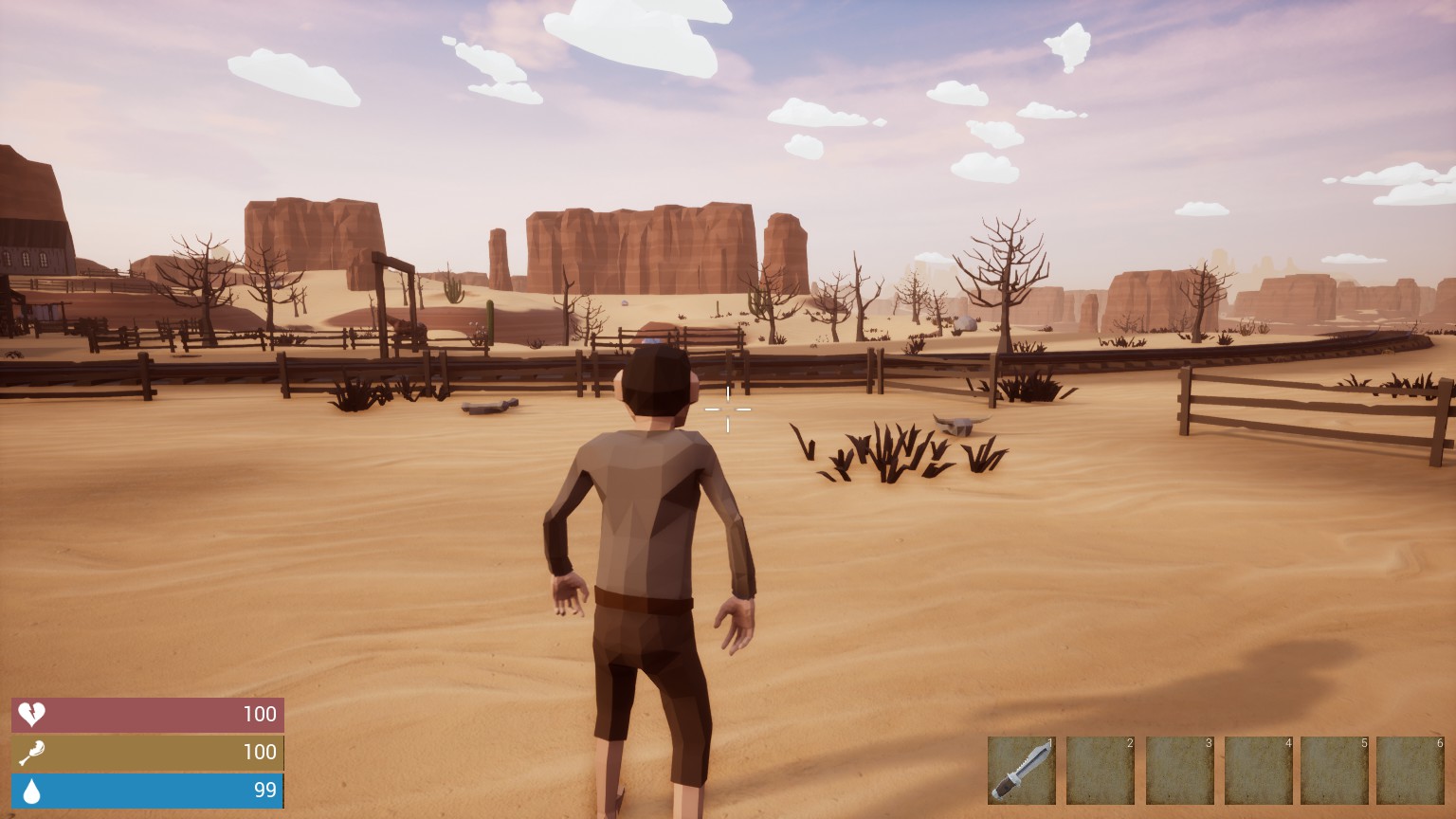Click the broken heart health icon

tap(31, 715)
